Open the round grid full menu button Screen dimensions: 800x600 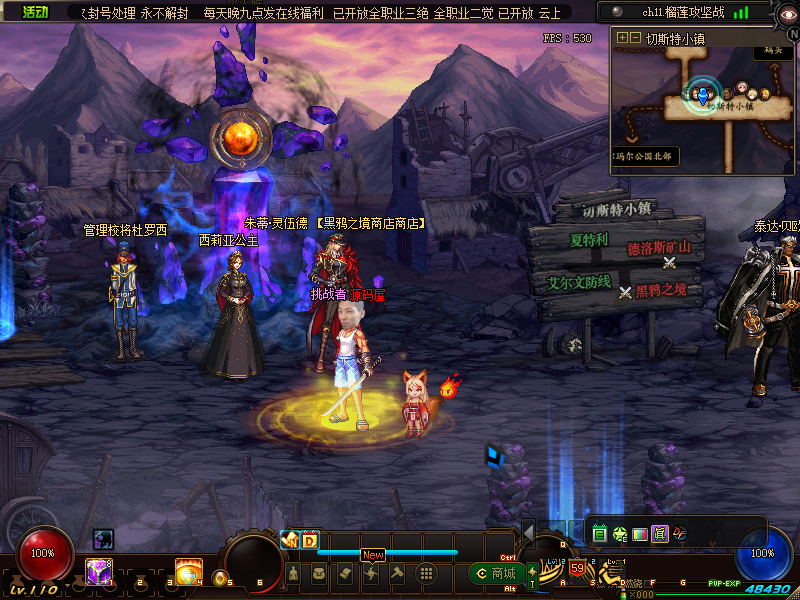tap(425, 573)
